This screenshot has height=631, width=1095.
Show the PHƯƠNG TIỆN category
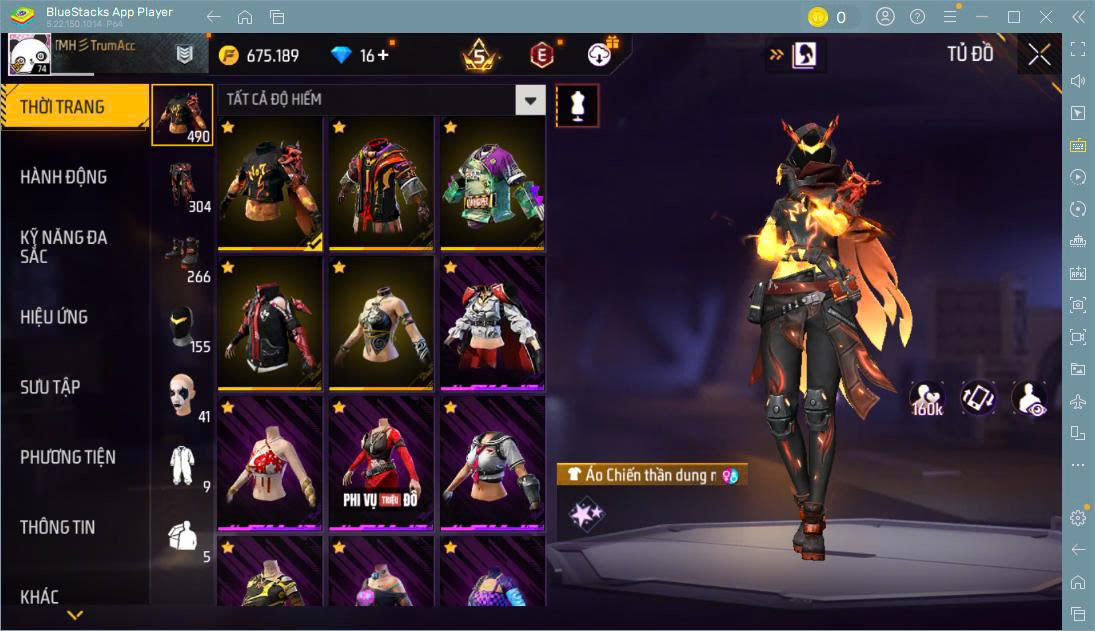68,457
